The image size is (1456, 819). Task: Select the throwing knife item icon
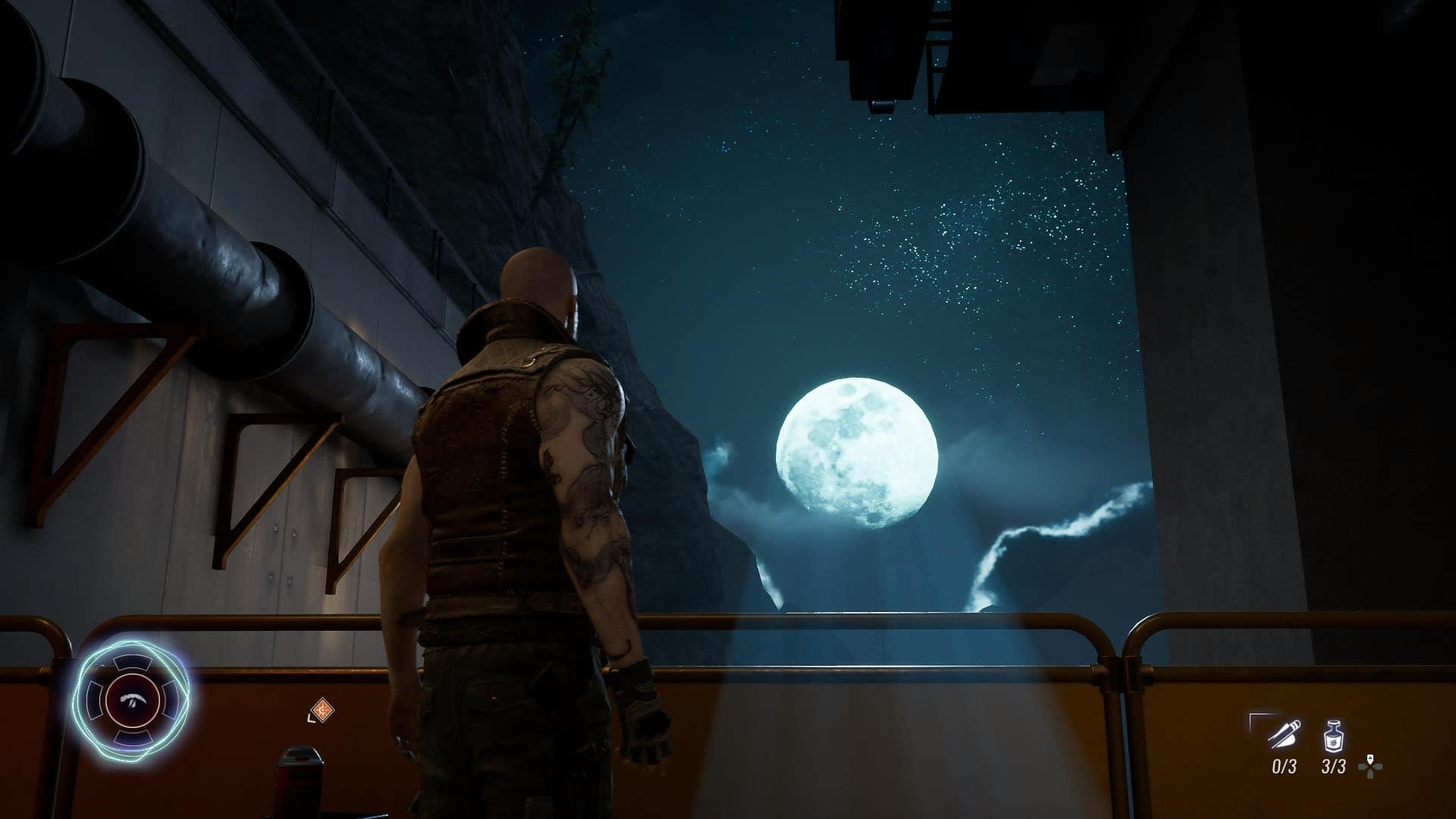click(x=1285, y=736)
